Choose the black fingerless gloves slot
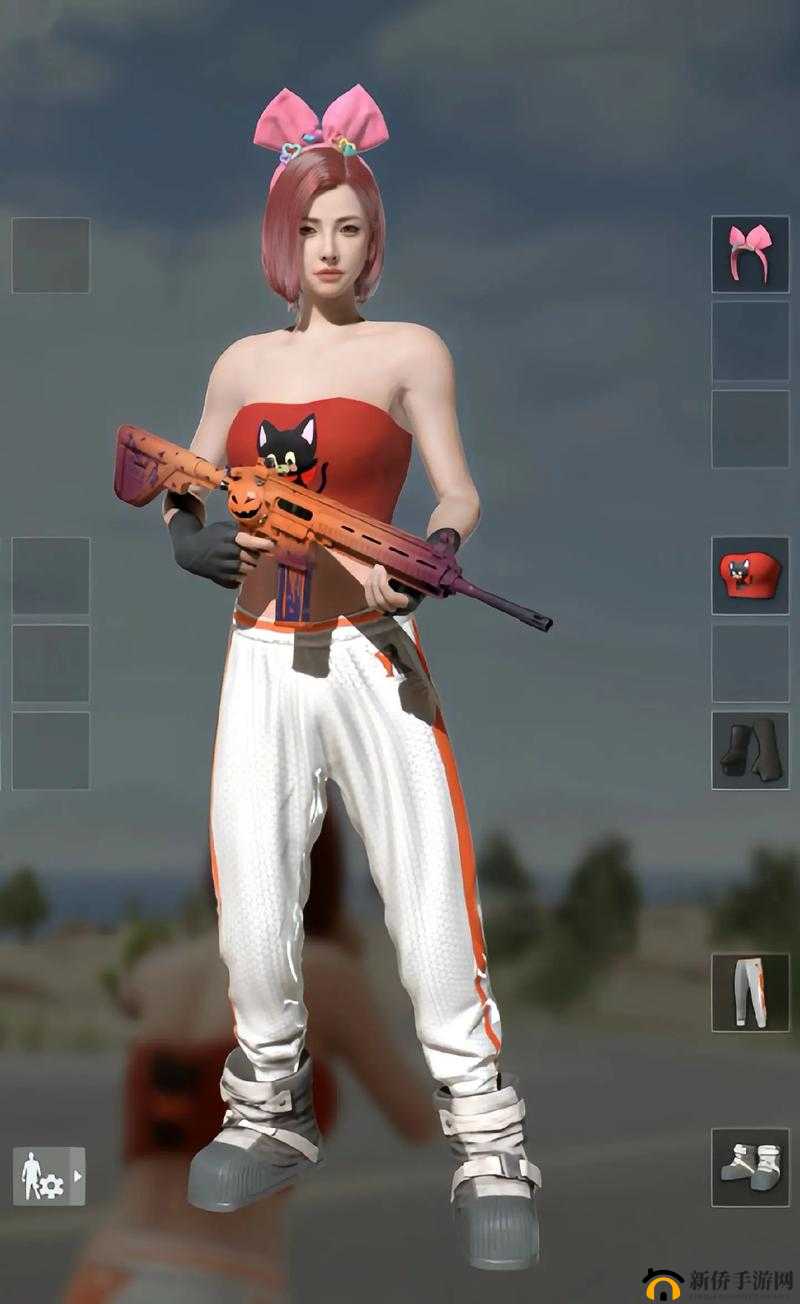 (750, 750)
